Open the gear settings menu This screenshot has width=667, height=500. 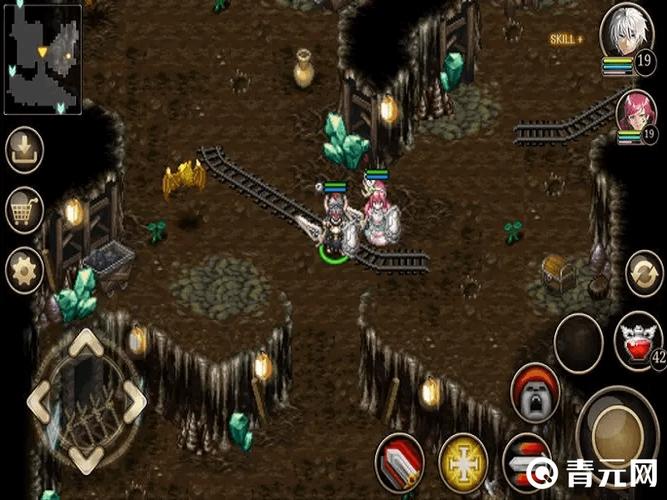[23, 269]
